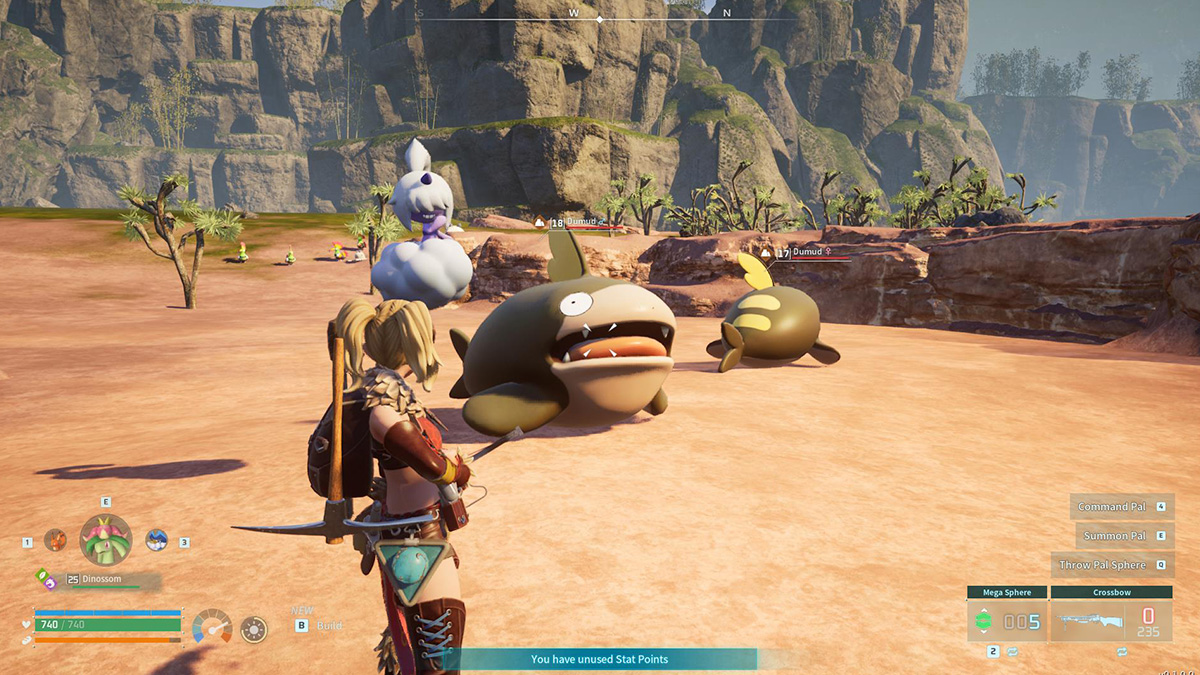Screen dimensions: 1200x675
Task: Click the Summon Pal action label
Action: [x=1115, y=536]
